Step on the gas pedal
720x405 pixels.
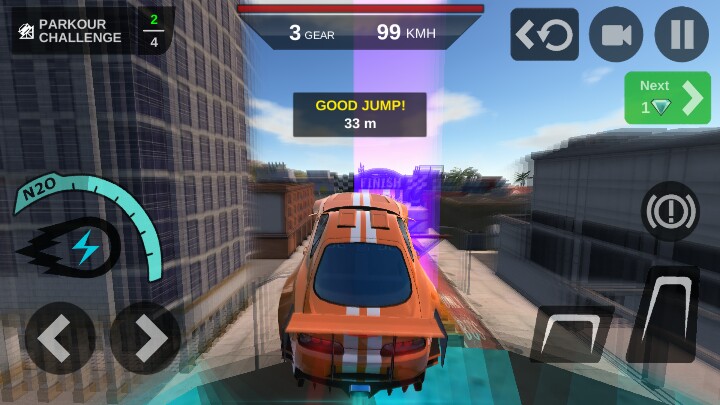click(x=663, y=314)
